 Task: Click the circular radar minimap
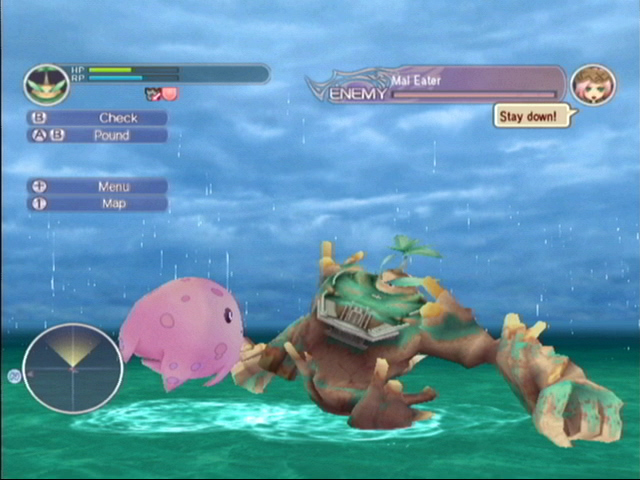72,369
